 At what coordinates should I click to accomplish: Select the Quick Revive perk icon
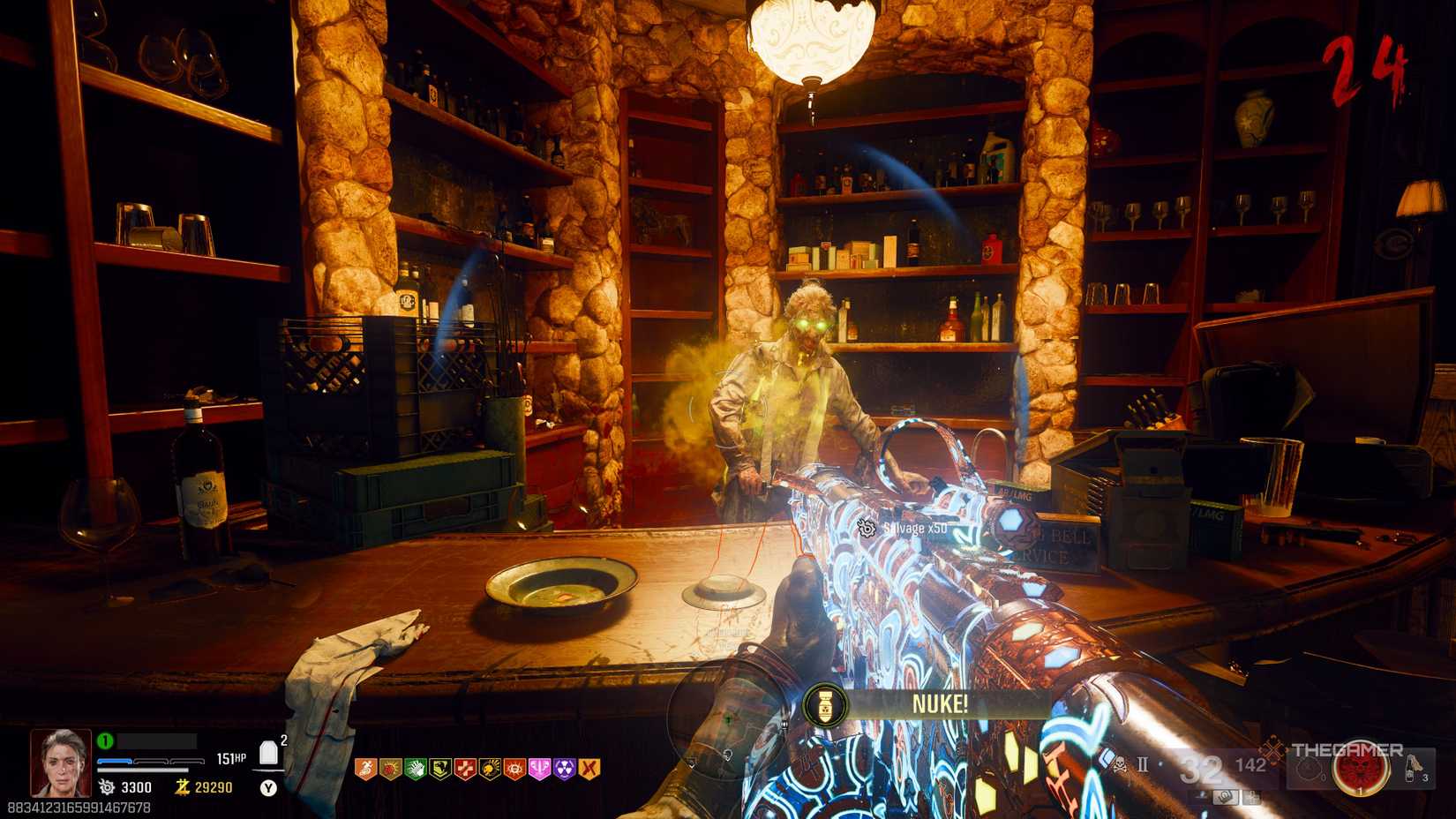[465, 768]
